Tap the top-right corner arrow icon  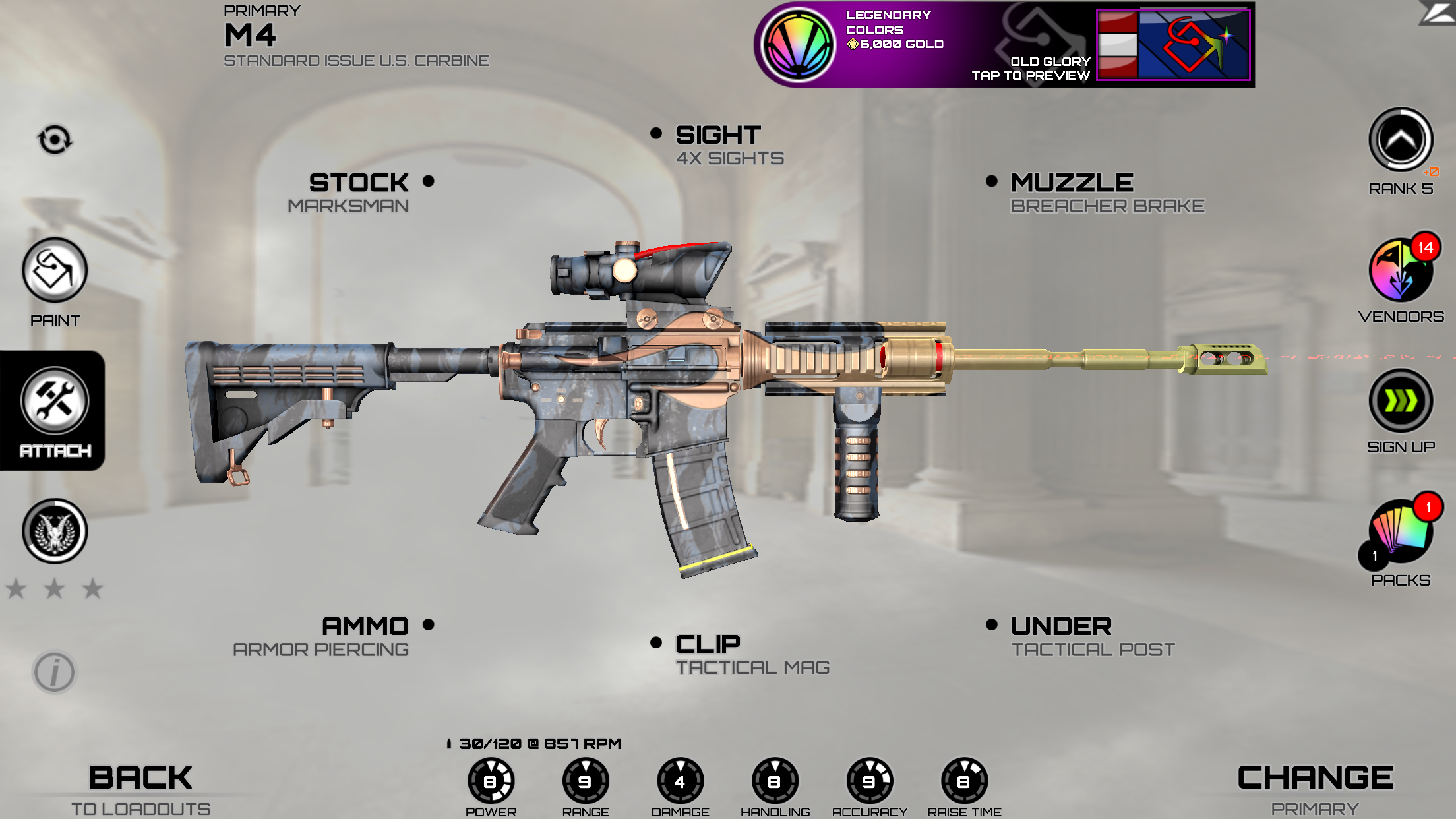click(x=1438, y=13)
